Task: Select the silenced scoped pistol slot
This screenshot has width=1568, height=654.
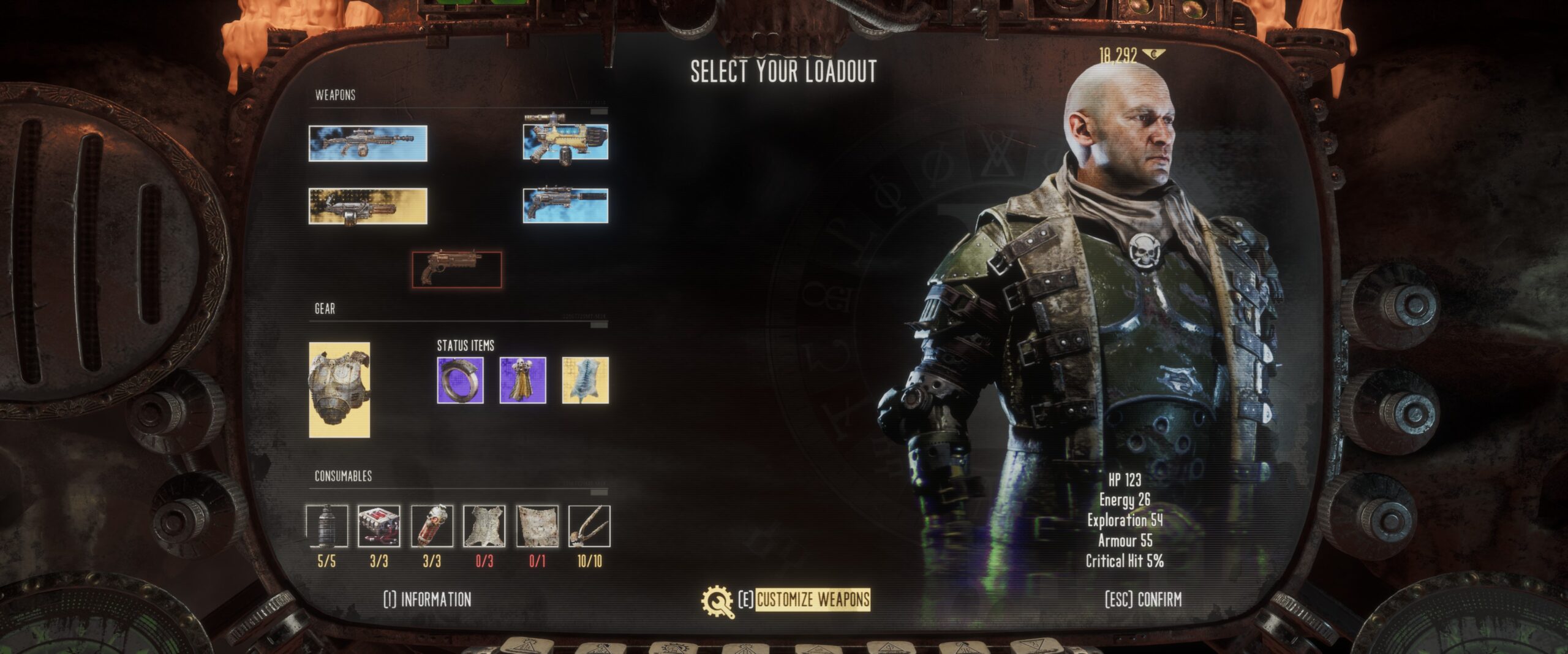Action: 565,205
